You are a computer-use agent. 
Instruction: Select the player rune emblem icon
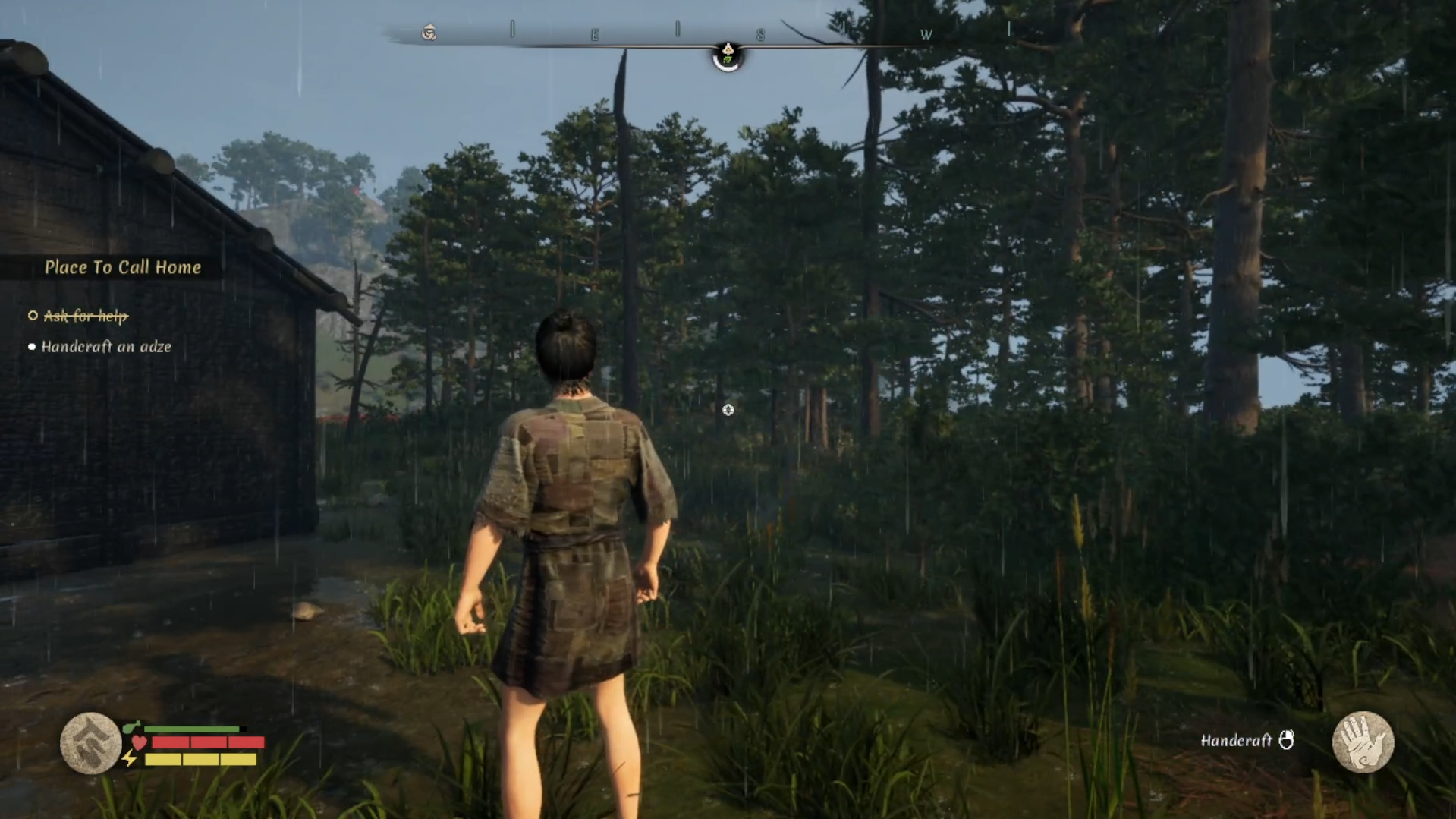pos(90,744)
